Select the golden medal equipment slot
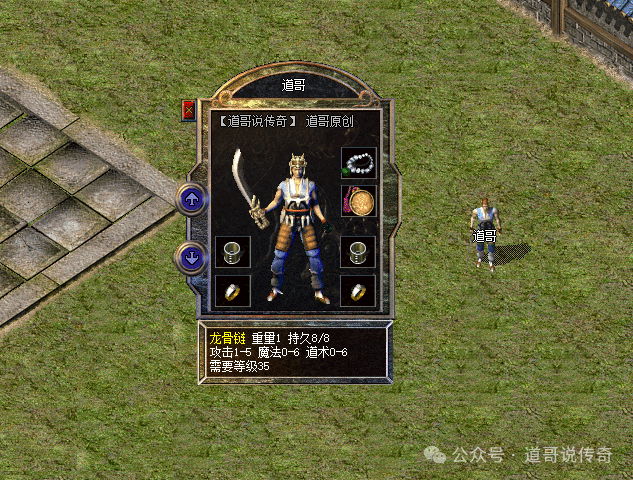Image resolution: width=633 pixels, height=480 pixels. pyautogui.click(x=358, y=201)
